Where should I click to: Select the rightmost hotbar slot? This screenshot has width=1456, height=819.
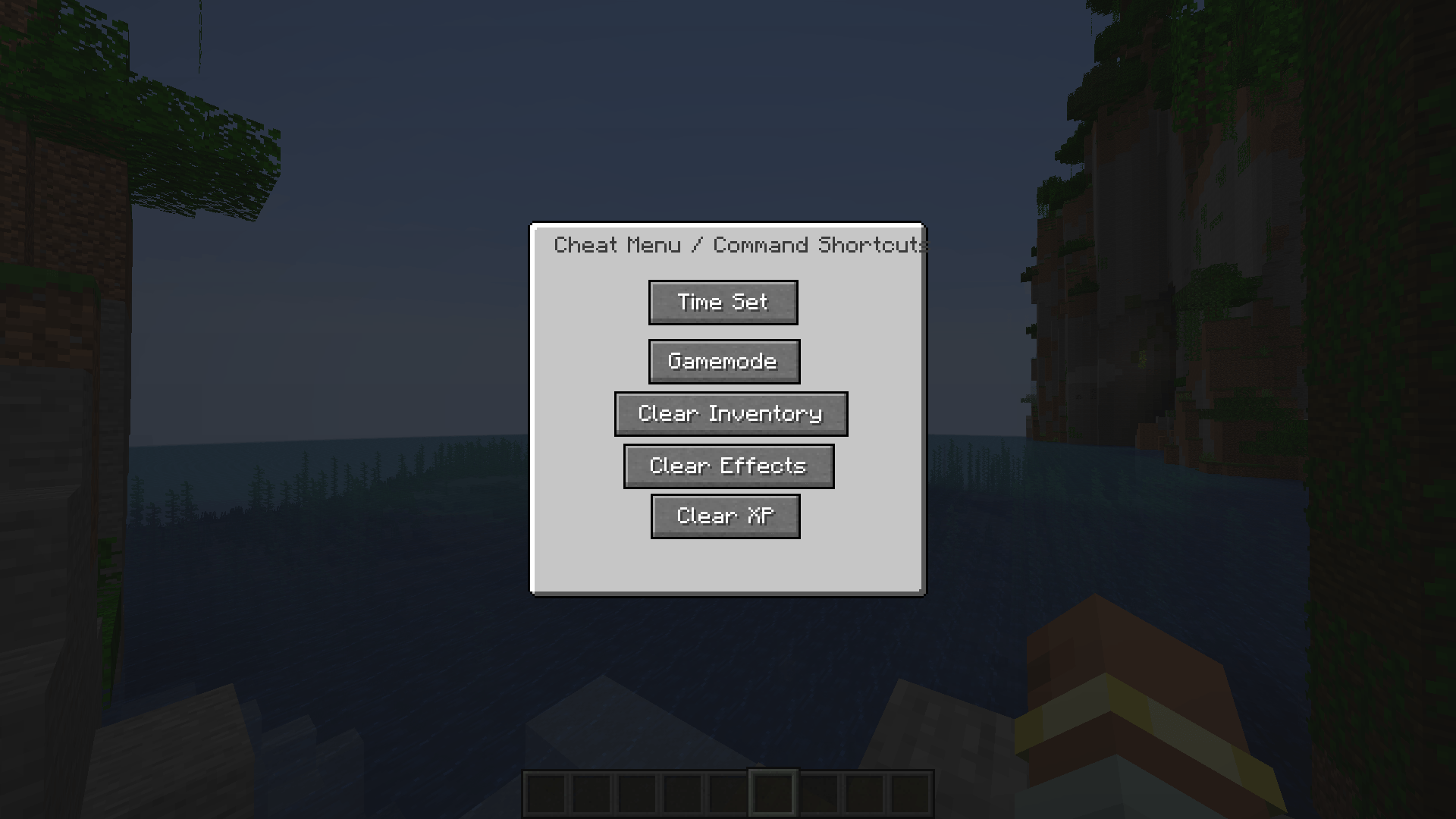(x=910, y=795)
